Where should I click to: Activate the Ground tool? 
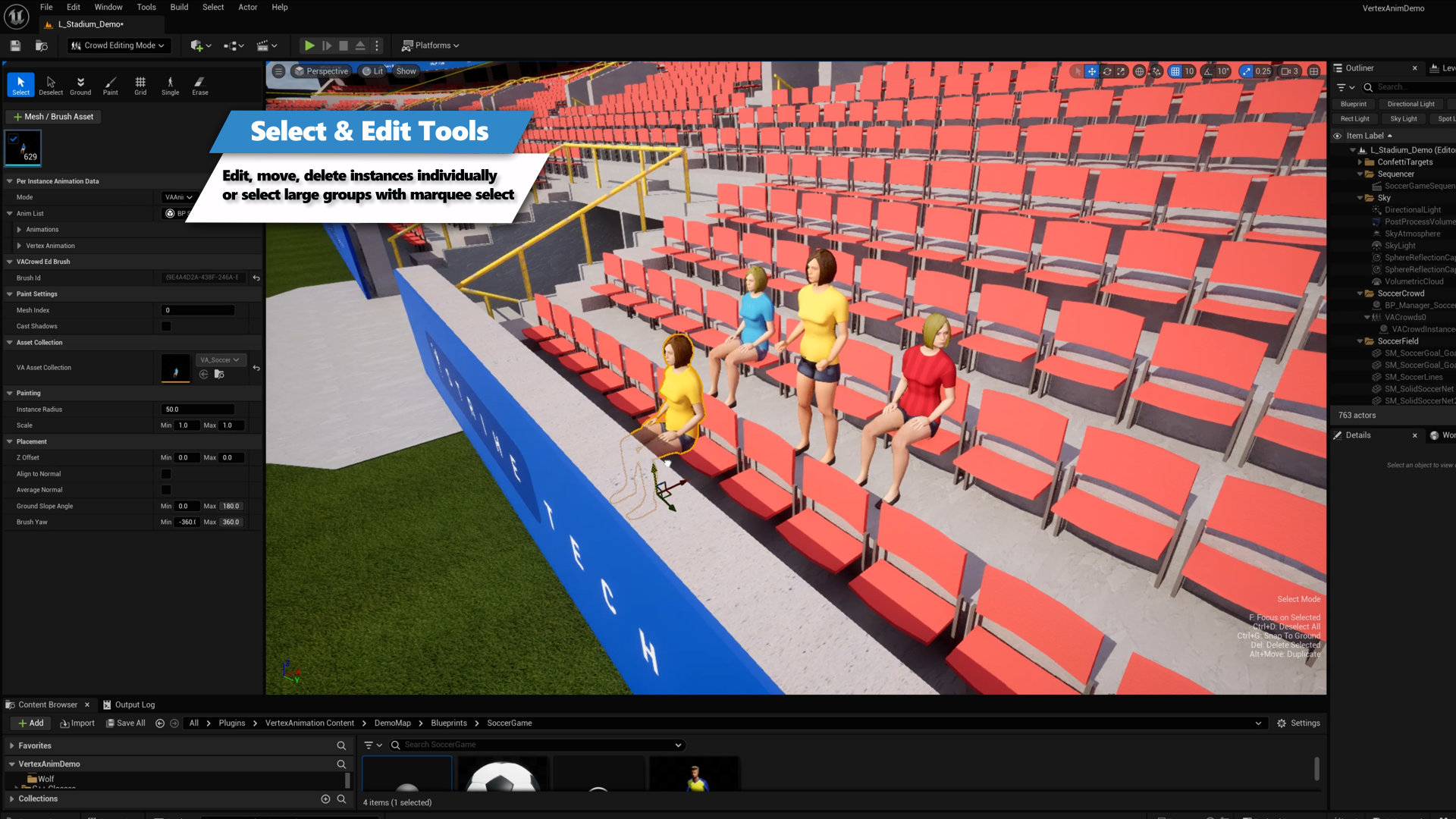tap(80, 85)
